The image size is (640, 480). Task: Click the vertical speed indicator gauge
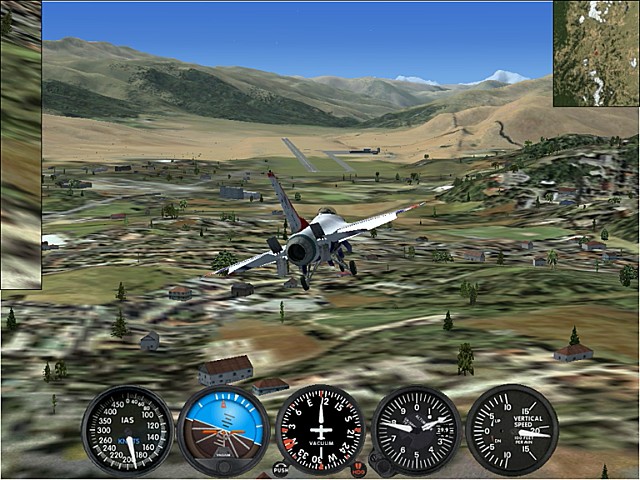point(512,430)
